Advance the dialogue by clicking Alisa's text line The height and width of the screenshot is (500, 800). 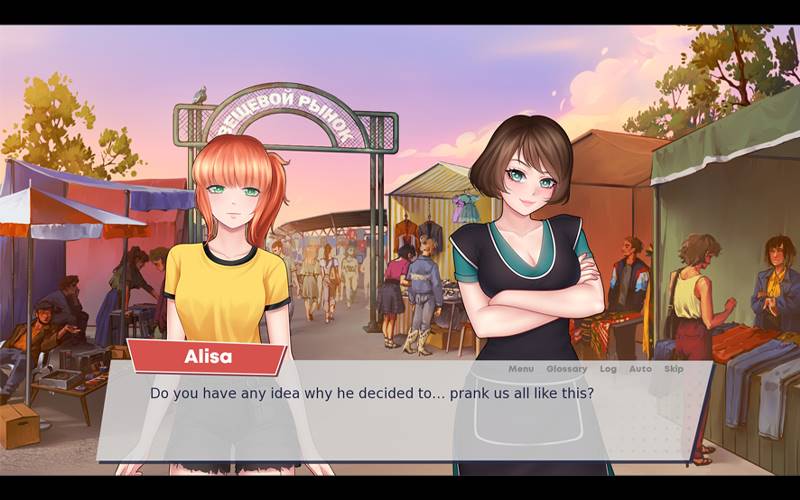[x=371, y=393]
